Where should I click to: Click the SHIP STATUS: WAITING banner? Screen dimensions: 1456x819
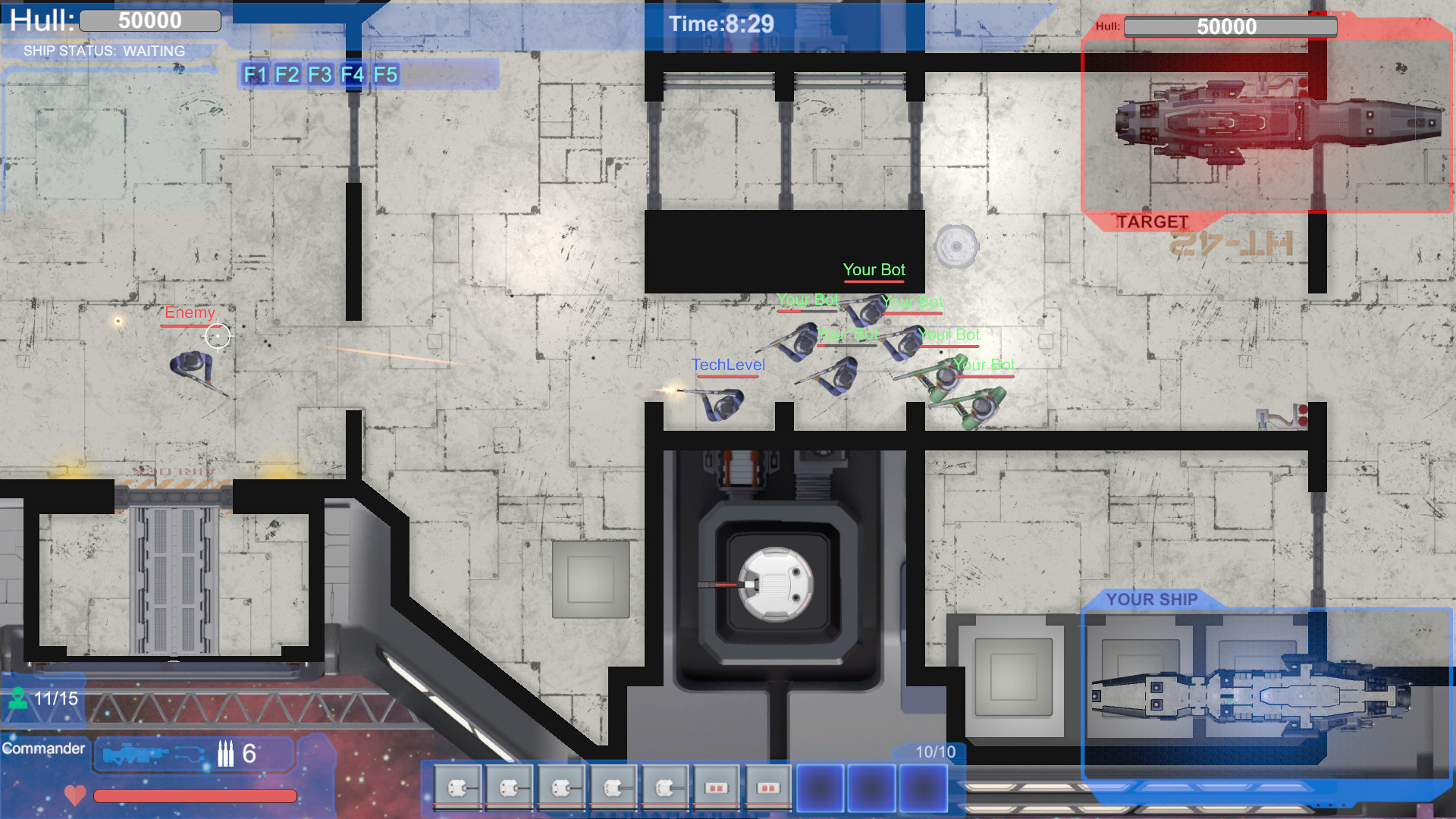(105, 51)
